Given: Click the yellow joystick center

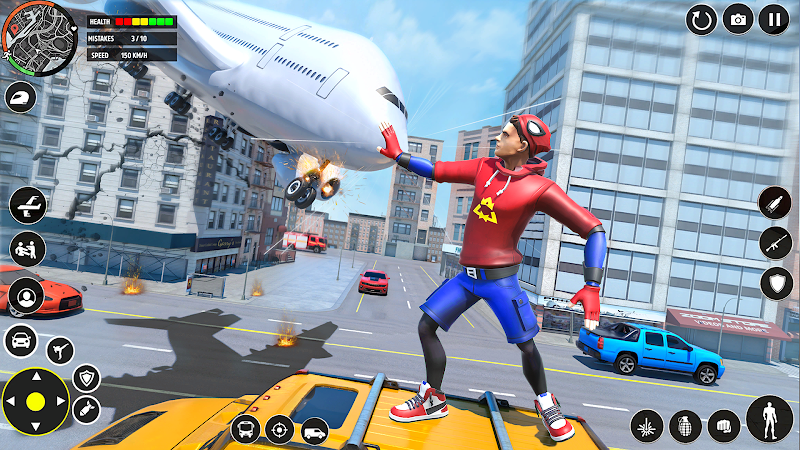Looking at the screenshot, I should (35, 403).
